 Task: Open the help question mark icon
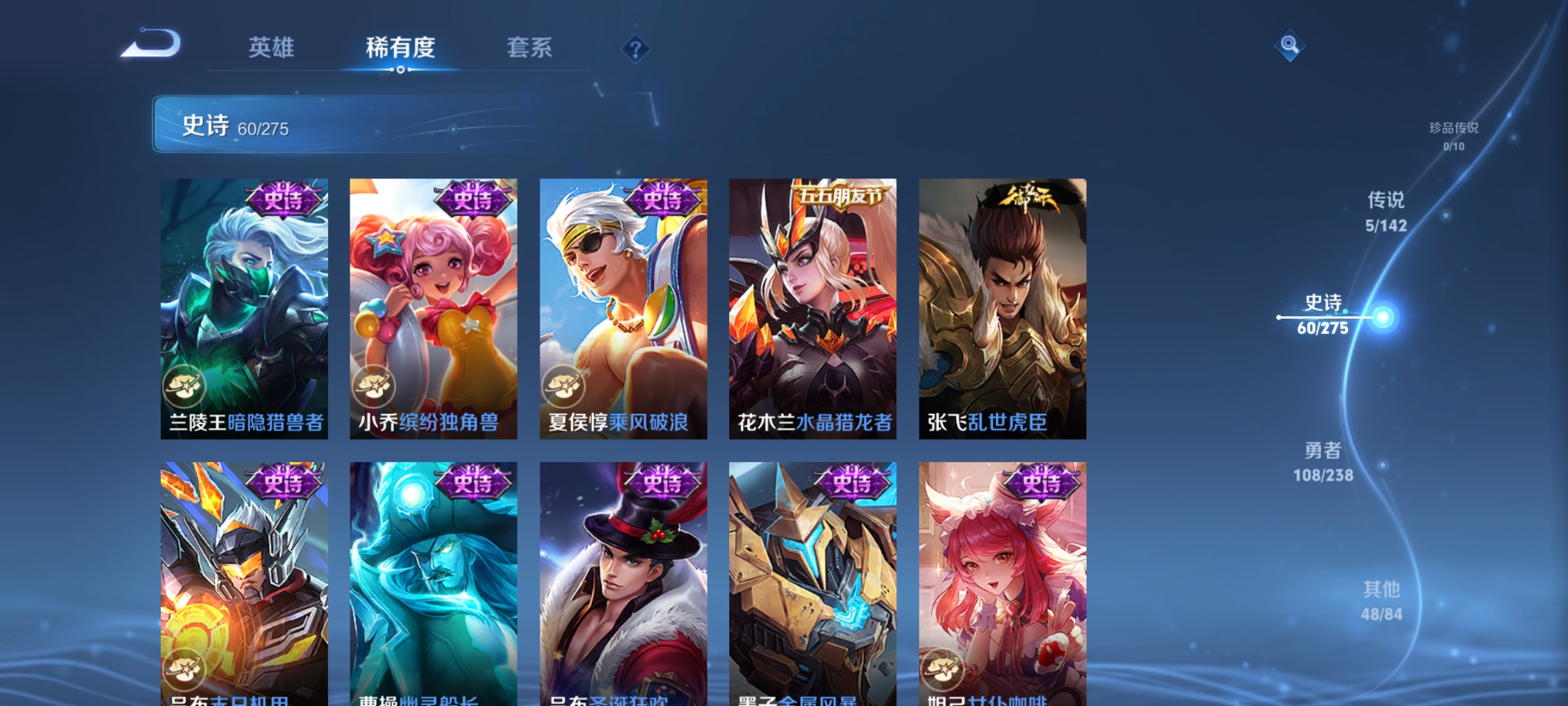(637, 49)
